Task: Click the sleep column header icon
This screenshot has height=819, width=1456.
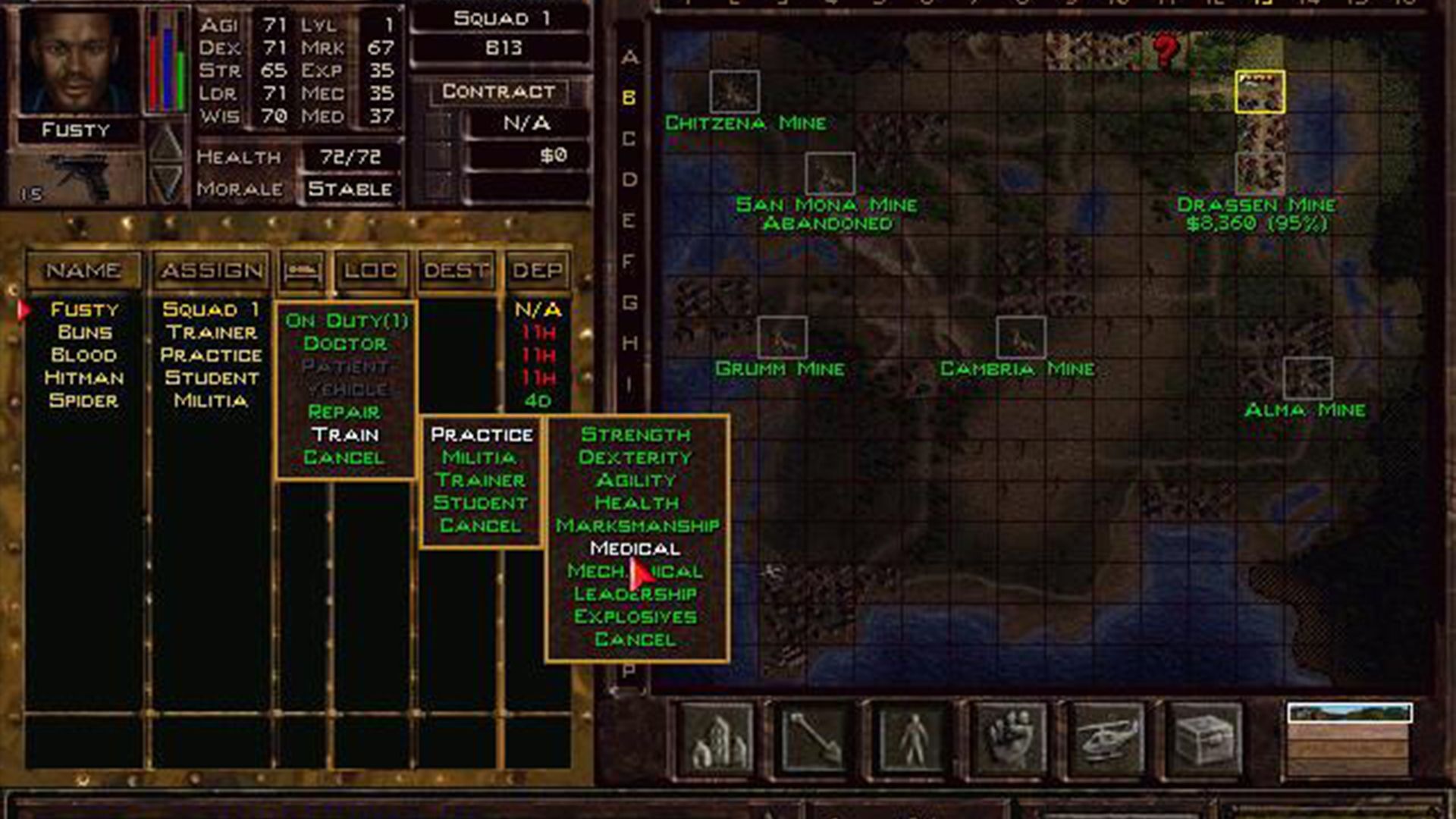Action: (302, 270)
